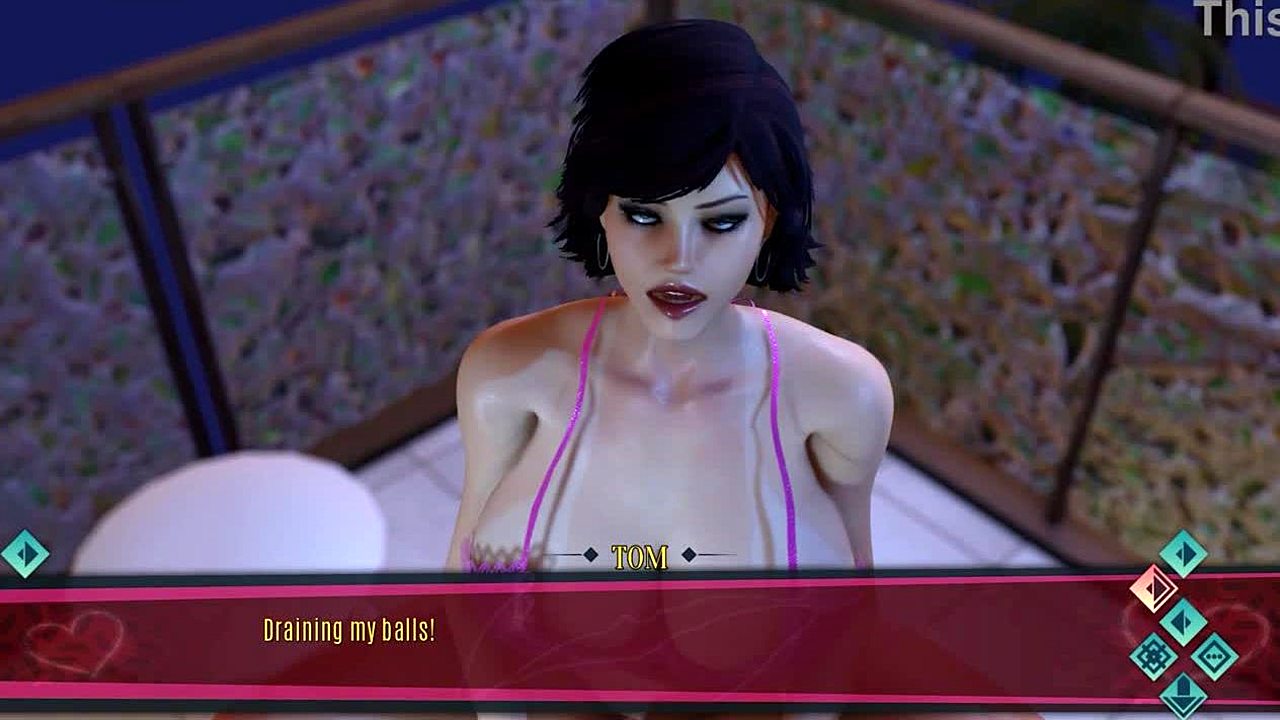Open the crosshair-pattern diamond icon
Viewport: 1280px width, 720px height.
(1153, 657)
